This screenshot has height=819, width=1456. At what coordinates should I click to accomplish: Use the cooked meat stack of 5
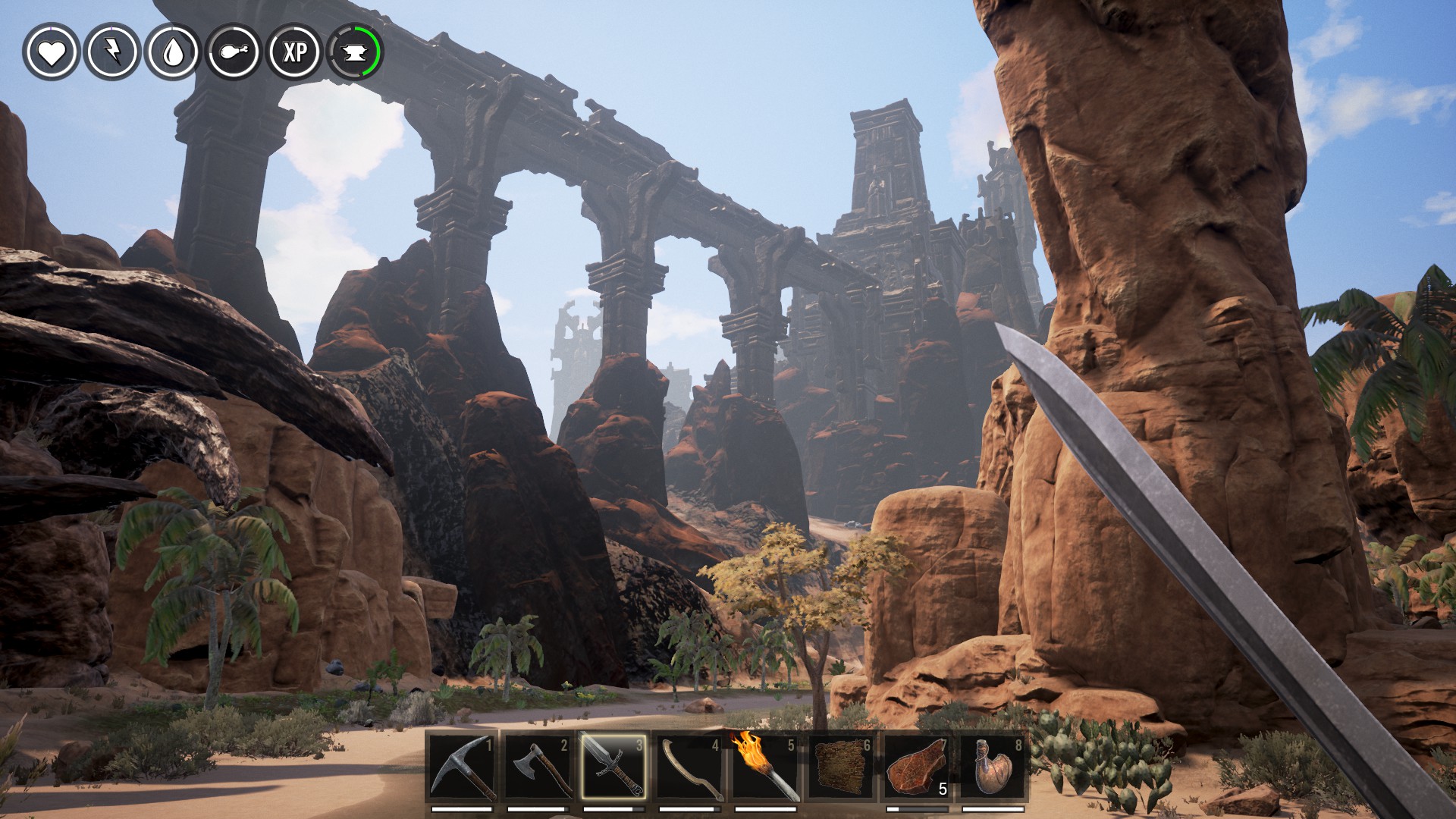[x=917, y=767]
